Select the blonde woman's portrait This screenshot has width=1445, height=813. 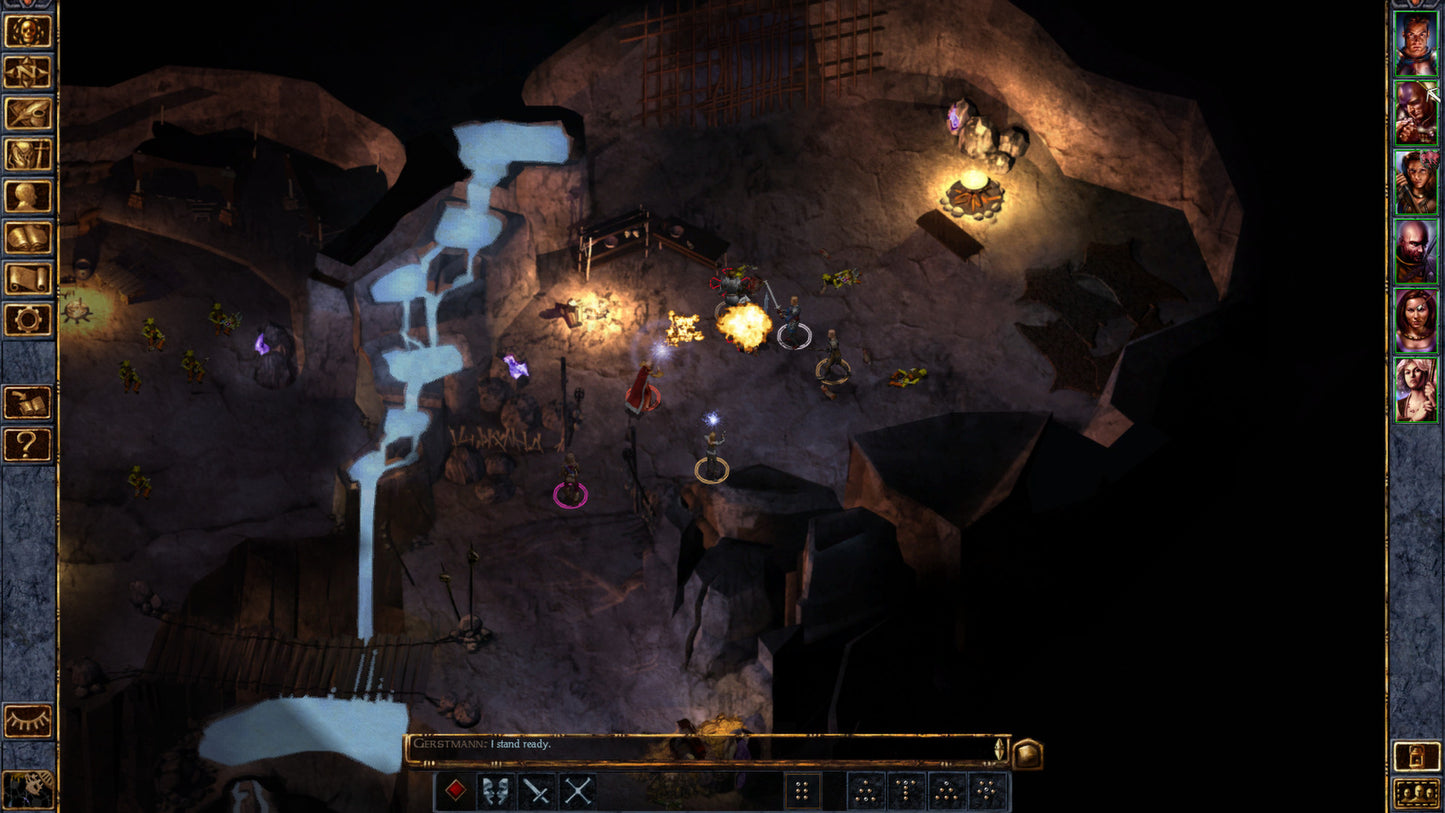[x=1416, y=389]
